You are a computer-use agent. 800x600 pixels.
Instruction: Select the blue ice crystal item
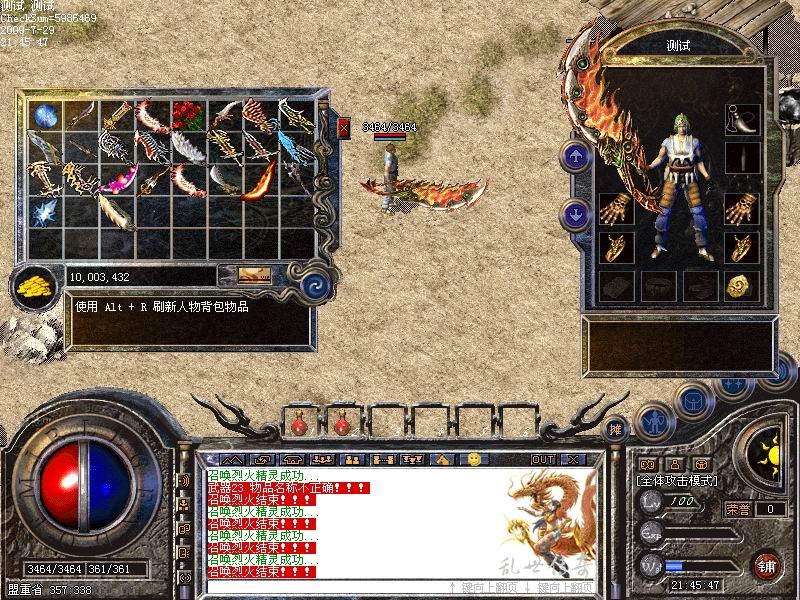click(x=44, y=212)
